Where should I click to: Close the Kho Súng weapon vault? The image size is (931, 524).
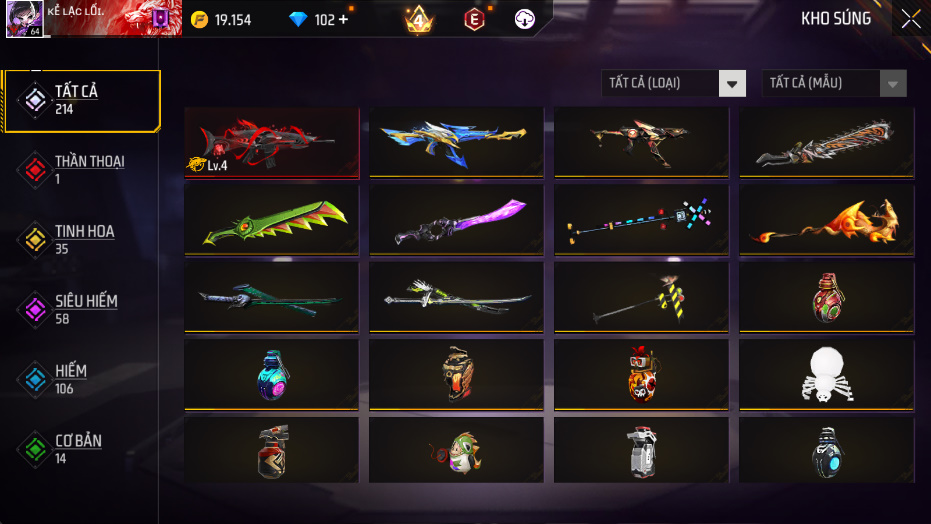[x=910, y=19]
